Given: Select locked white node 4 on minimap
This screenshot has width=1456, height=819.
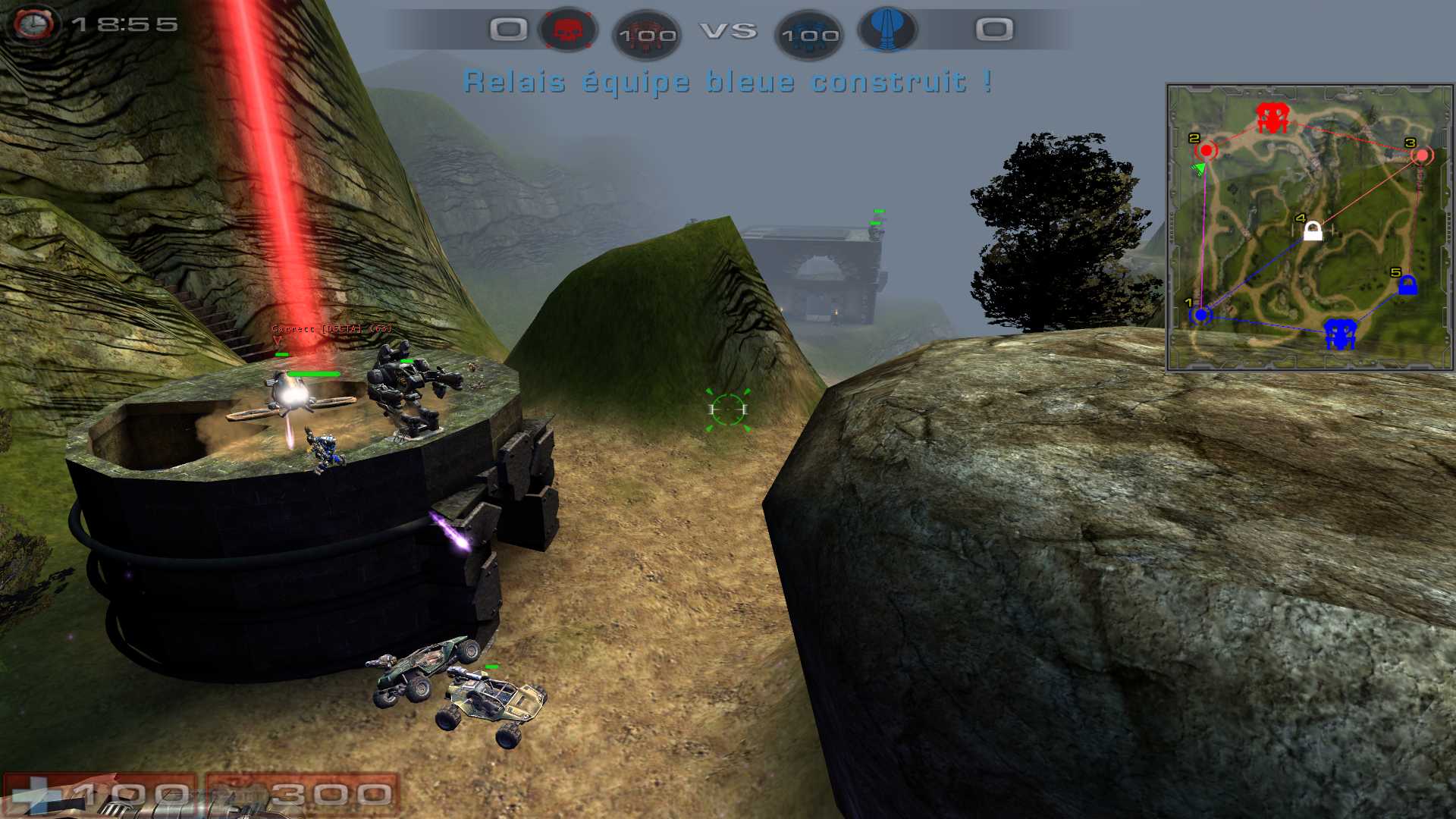Looking at the screenshot, I should 1313,231.
